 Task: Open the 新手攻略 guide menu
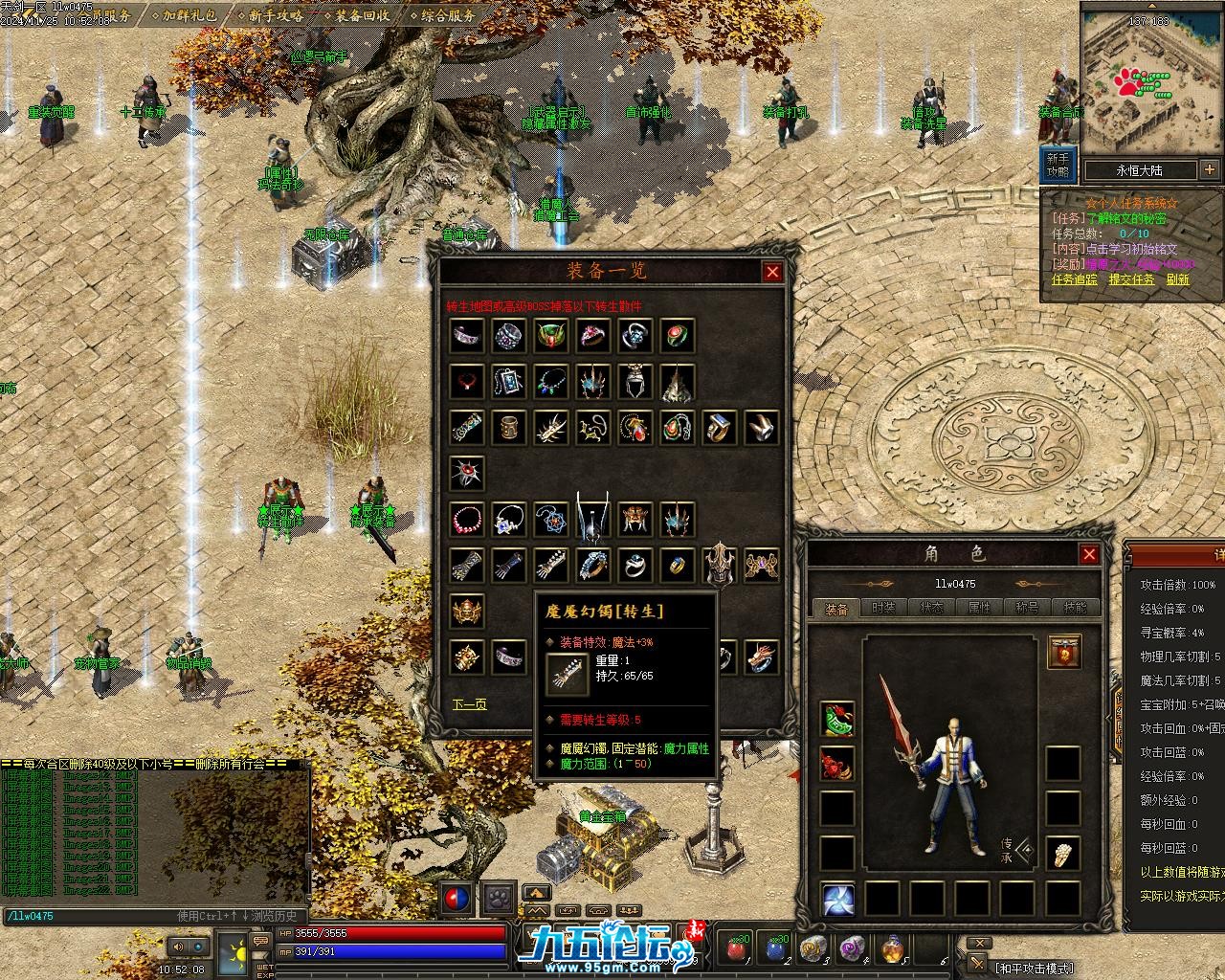pyautogui.click(x=275, y=15)
